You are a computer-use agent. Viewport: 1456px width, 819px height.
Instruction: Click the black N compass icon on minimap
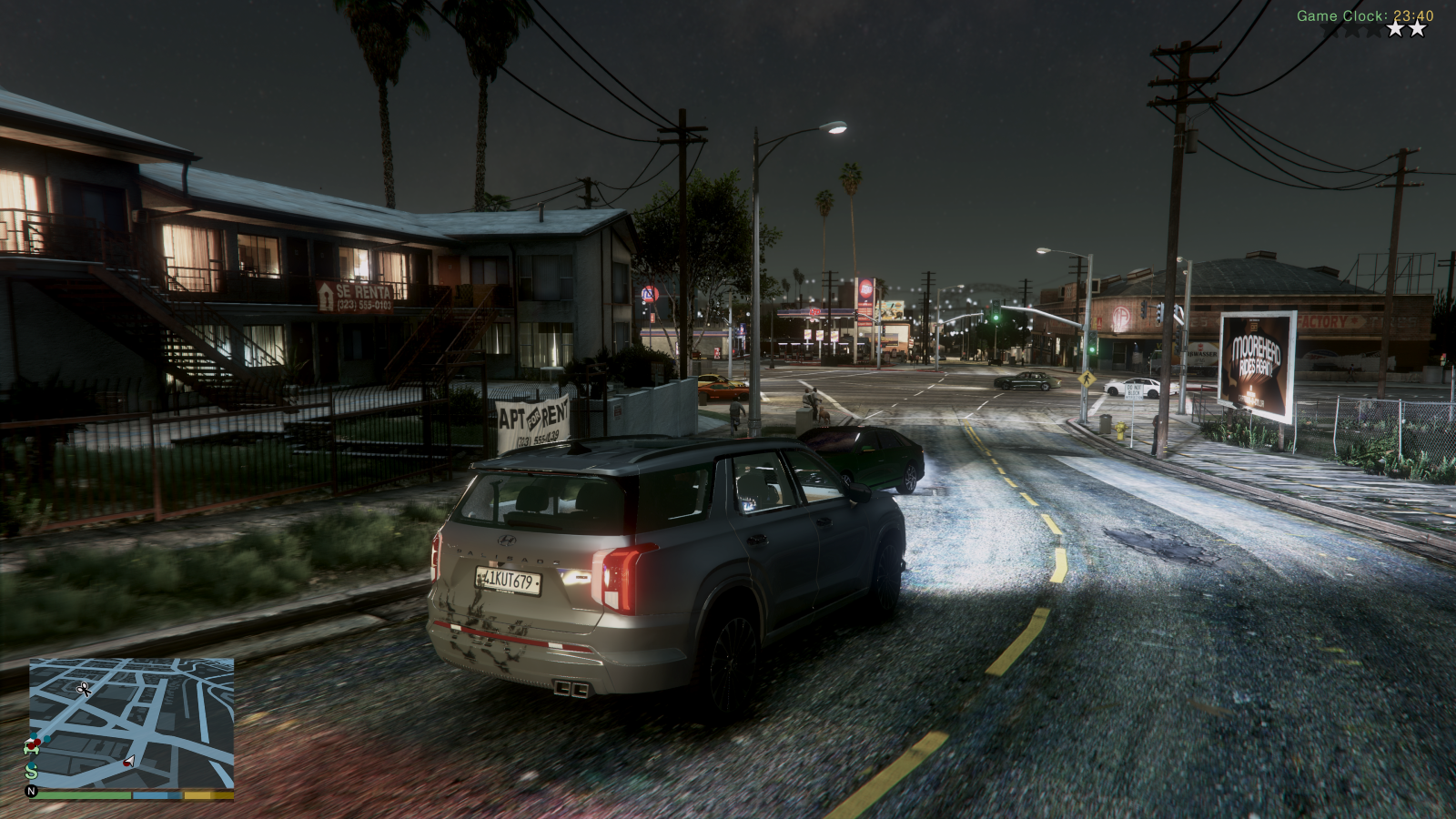tap(30, 790)
